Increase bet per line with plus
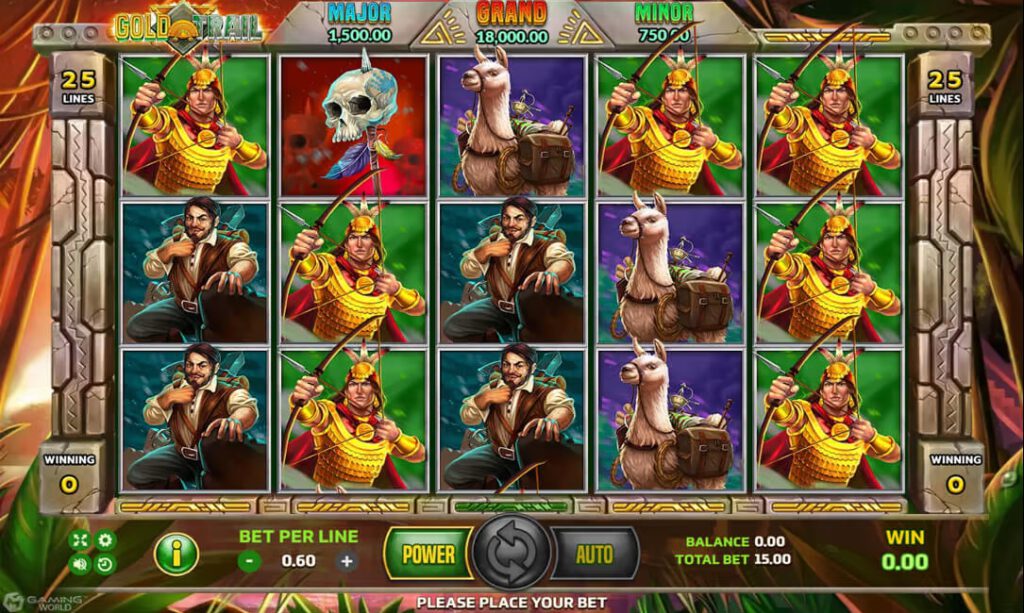1024x613 pixels. click(x=346, y=561)
